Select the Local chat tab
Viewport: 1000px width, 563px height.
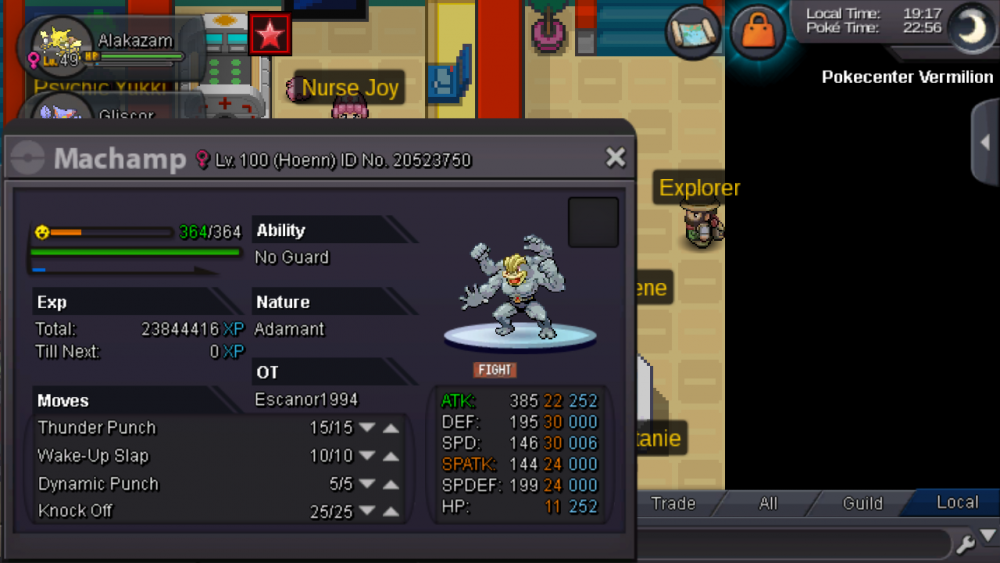click(x=956, y=503)
